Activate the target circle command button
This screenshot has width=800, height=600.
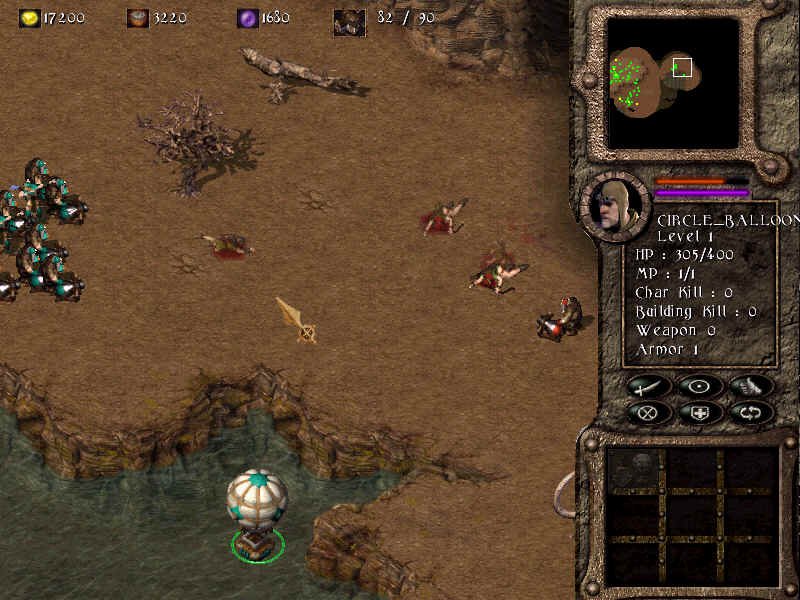(699, 386)
